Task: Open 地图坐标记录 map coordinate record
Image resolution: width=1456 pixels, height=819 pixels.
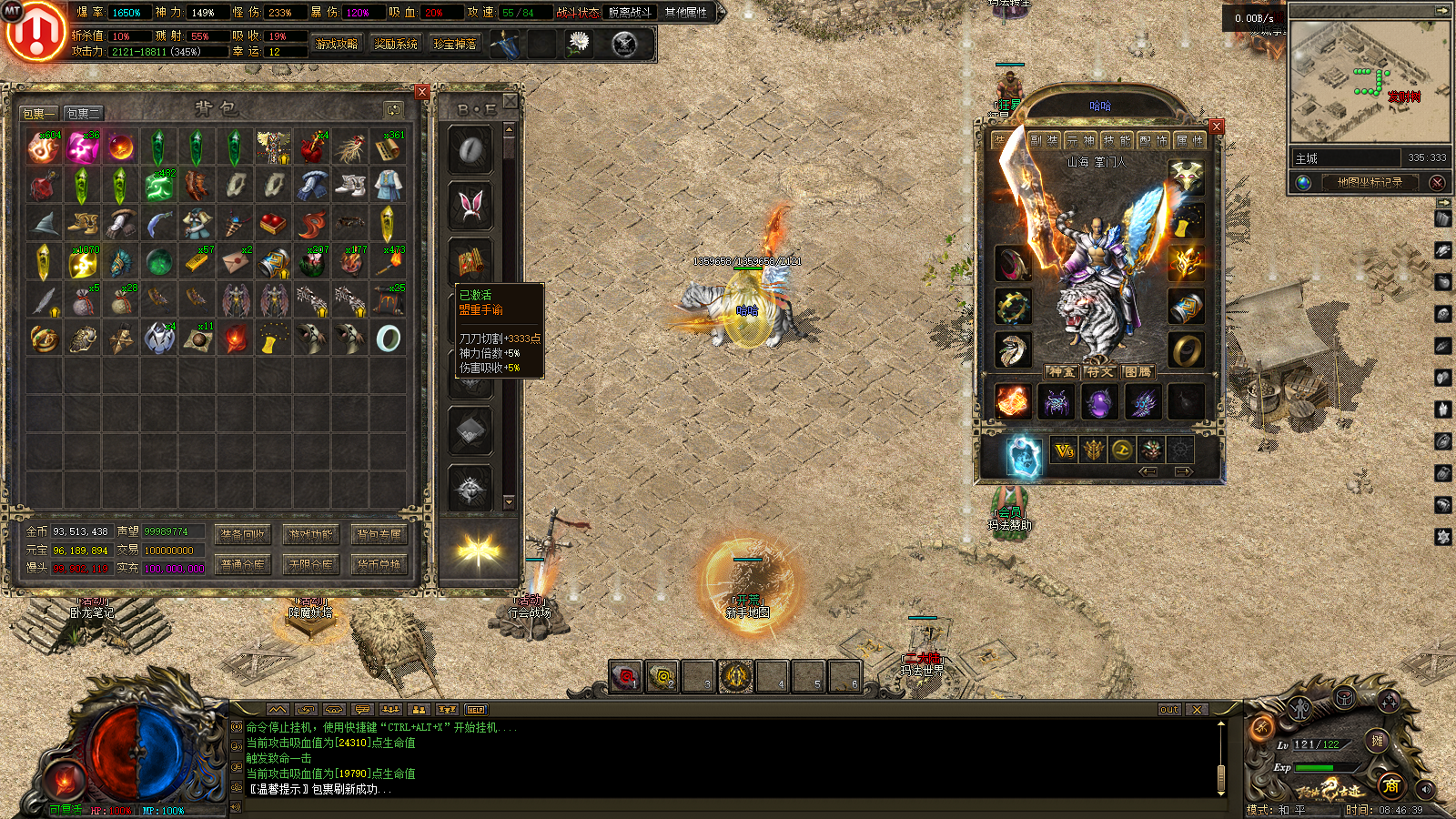Action: click(x=1369, y=182)
